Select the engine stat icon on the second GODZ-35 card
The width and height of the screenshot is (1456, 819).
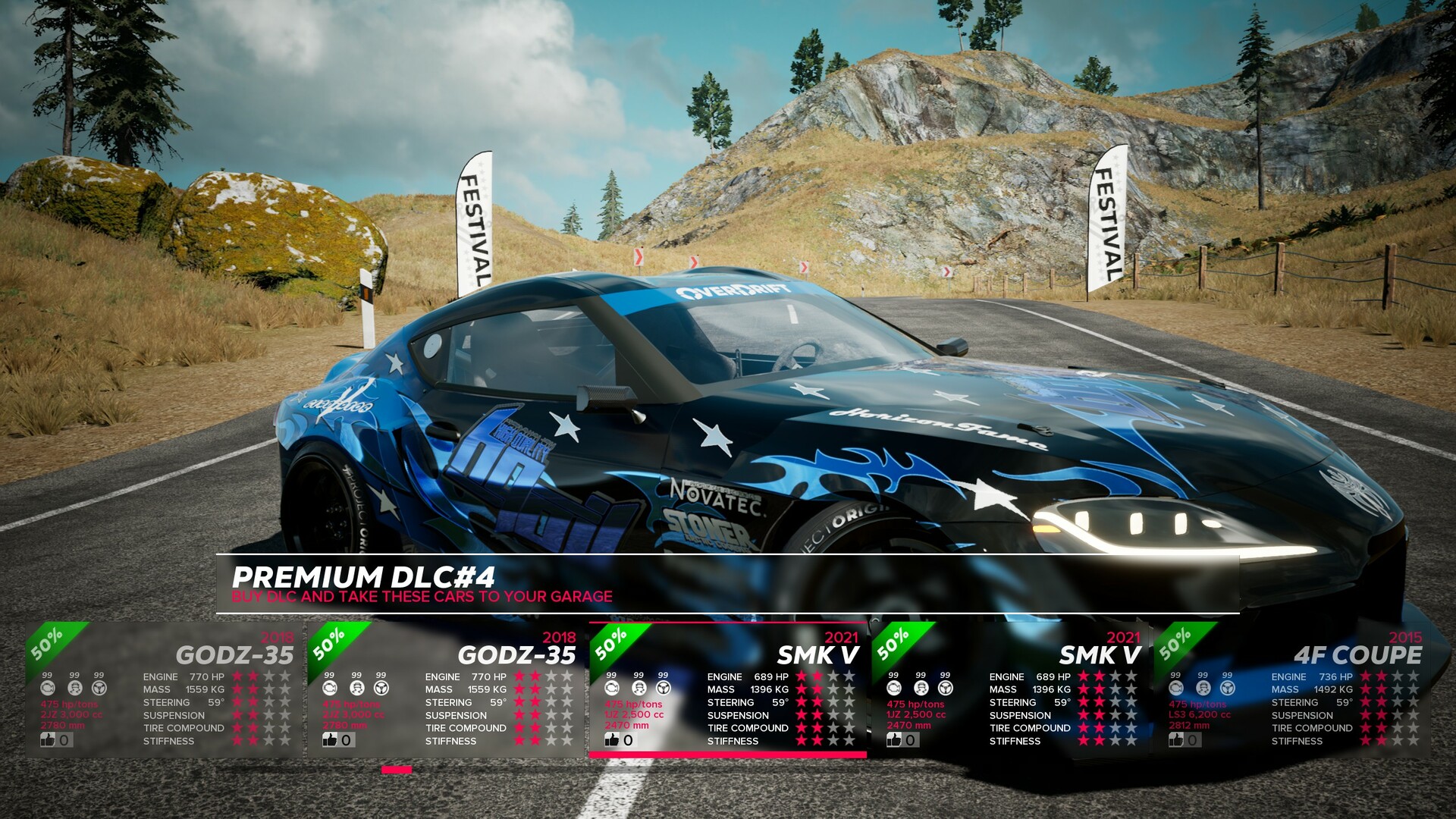330,687
